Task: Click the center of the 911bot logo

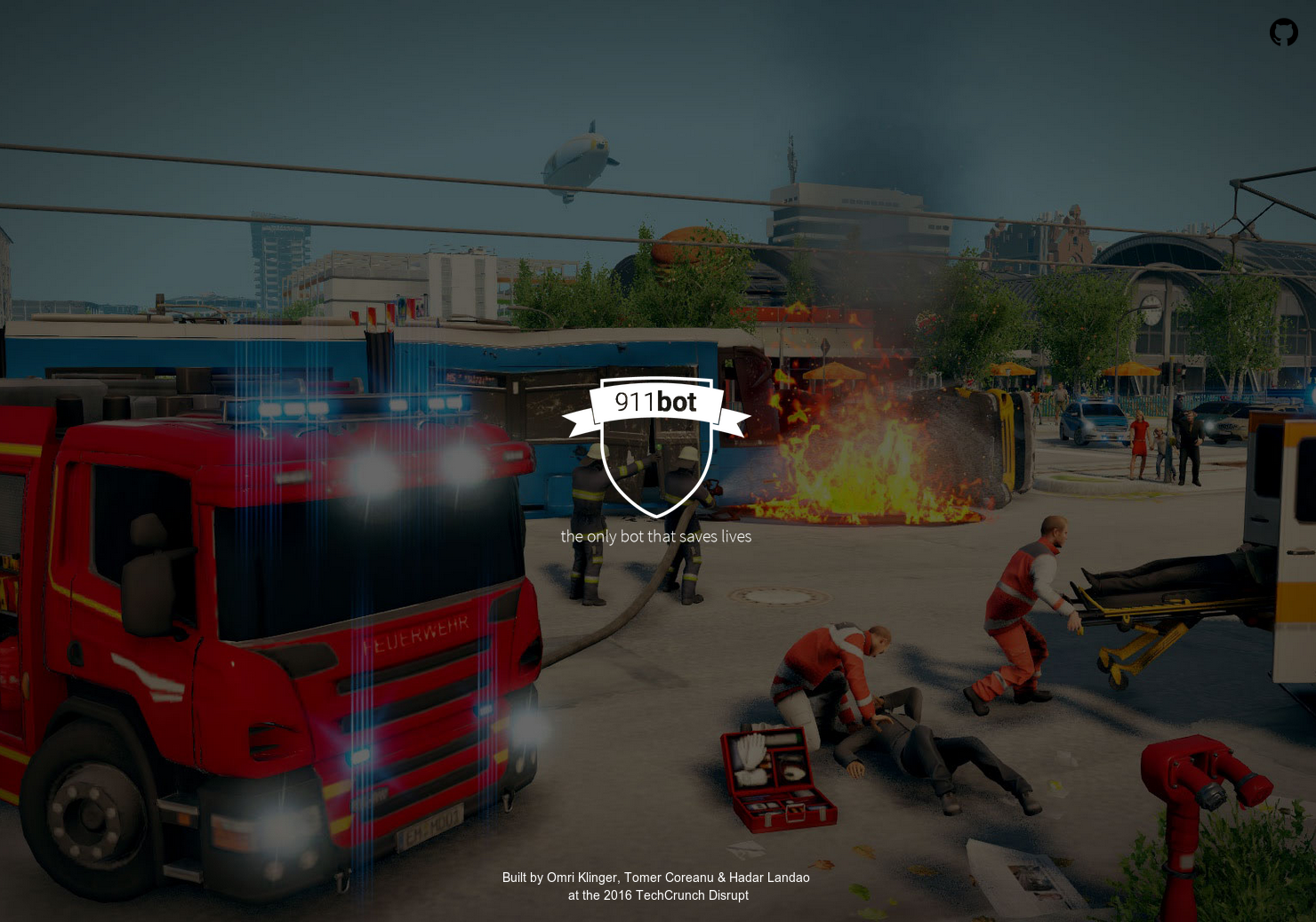Action: coord(656,445)
